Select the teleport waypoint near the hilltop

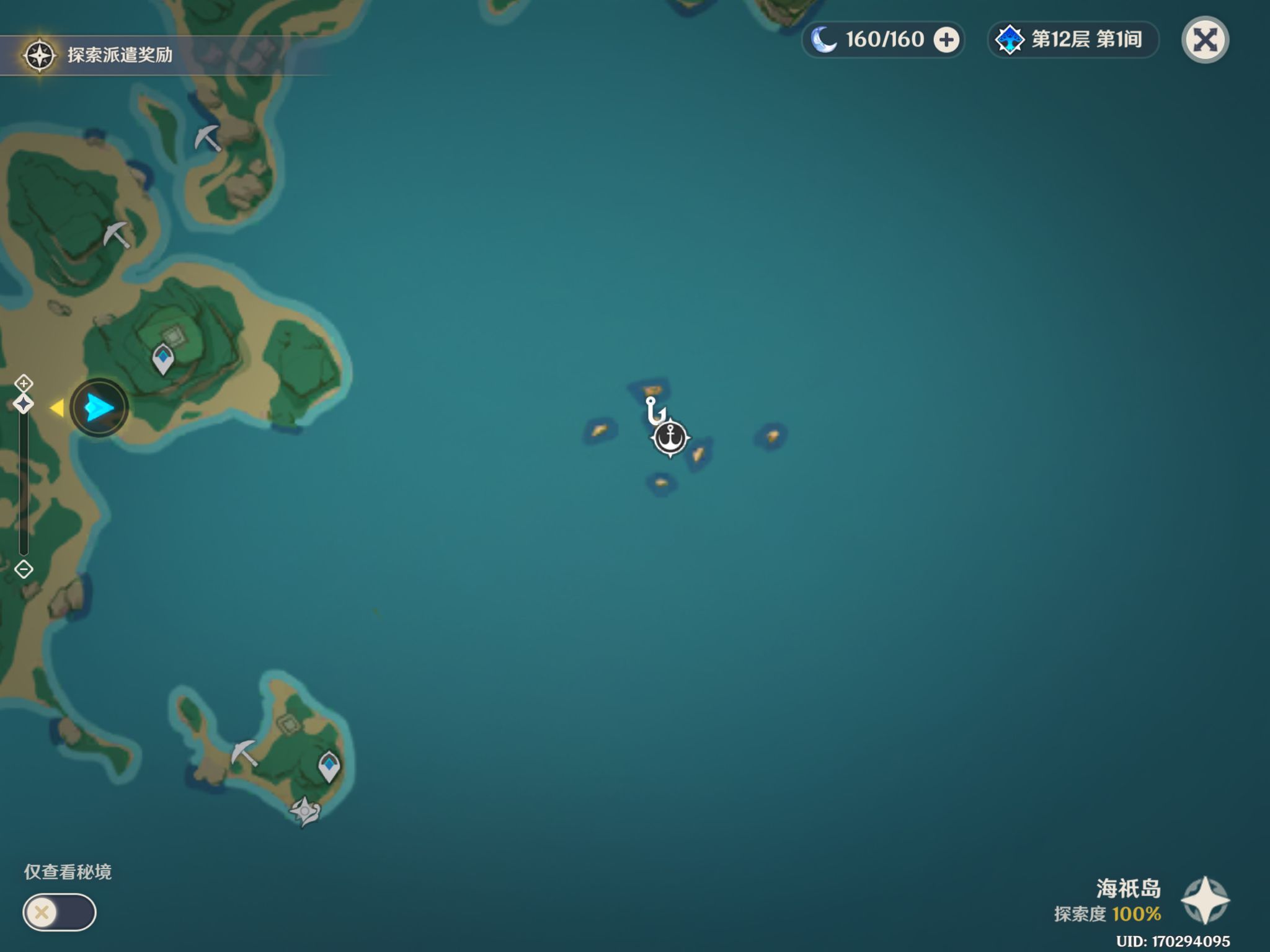[x=163, y=359]
